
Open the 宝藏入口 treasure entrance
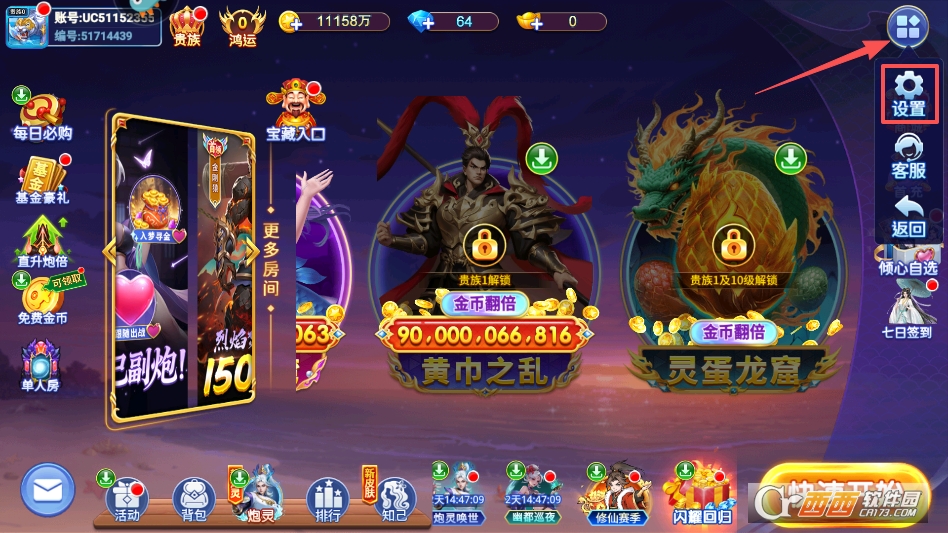[x=295, y=110]
